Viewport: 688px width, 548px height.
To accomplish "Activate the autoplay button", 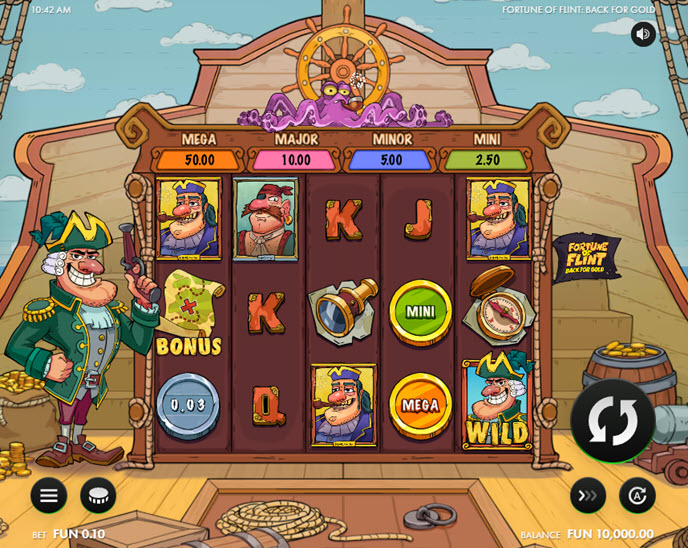I will [x=637, y=495].
